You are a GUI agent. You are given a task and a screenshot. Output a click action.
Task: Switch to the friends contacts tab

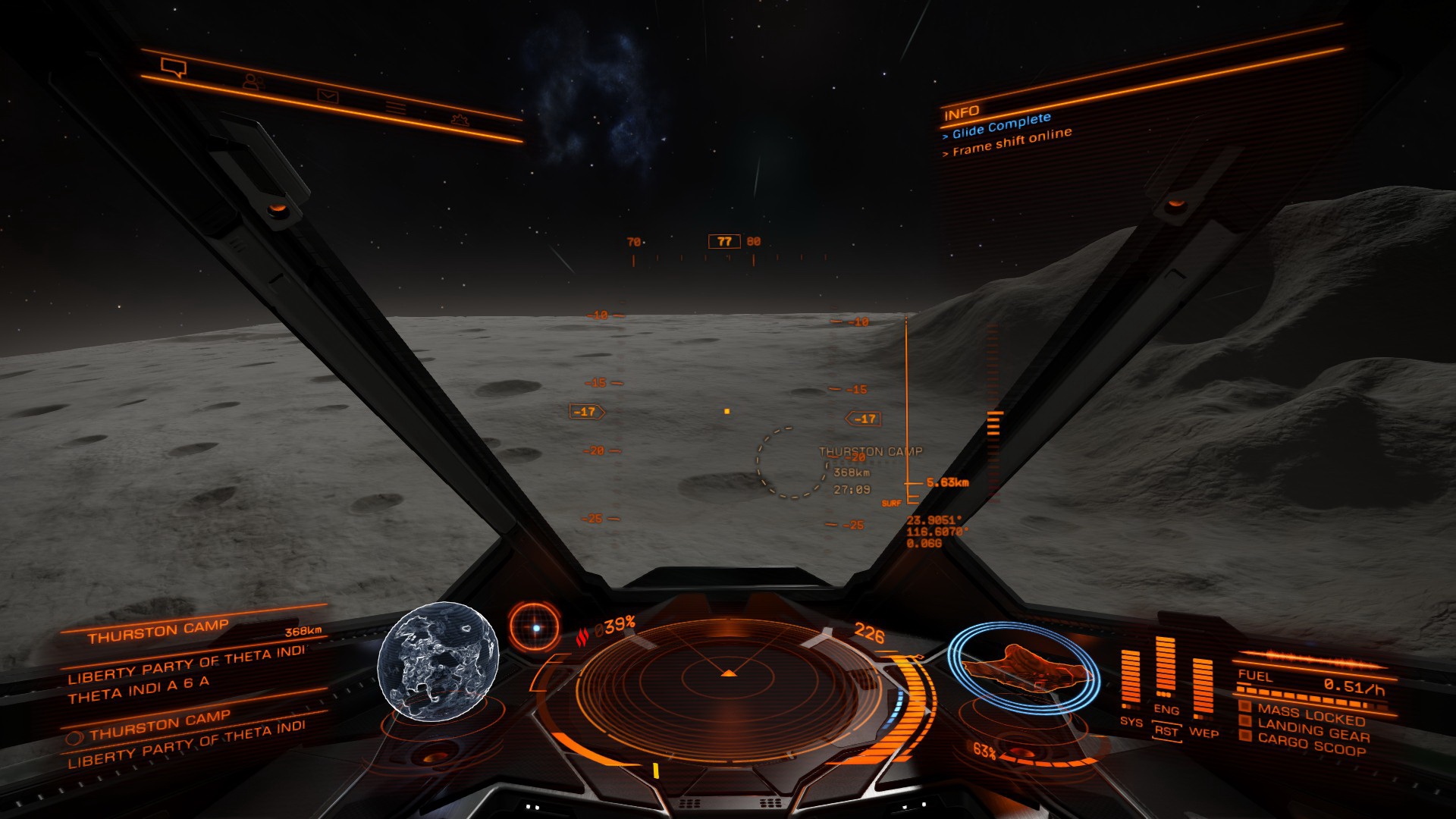pyautogui.click(x=253, y=81)
